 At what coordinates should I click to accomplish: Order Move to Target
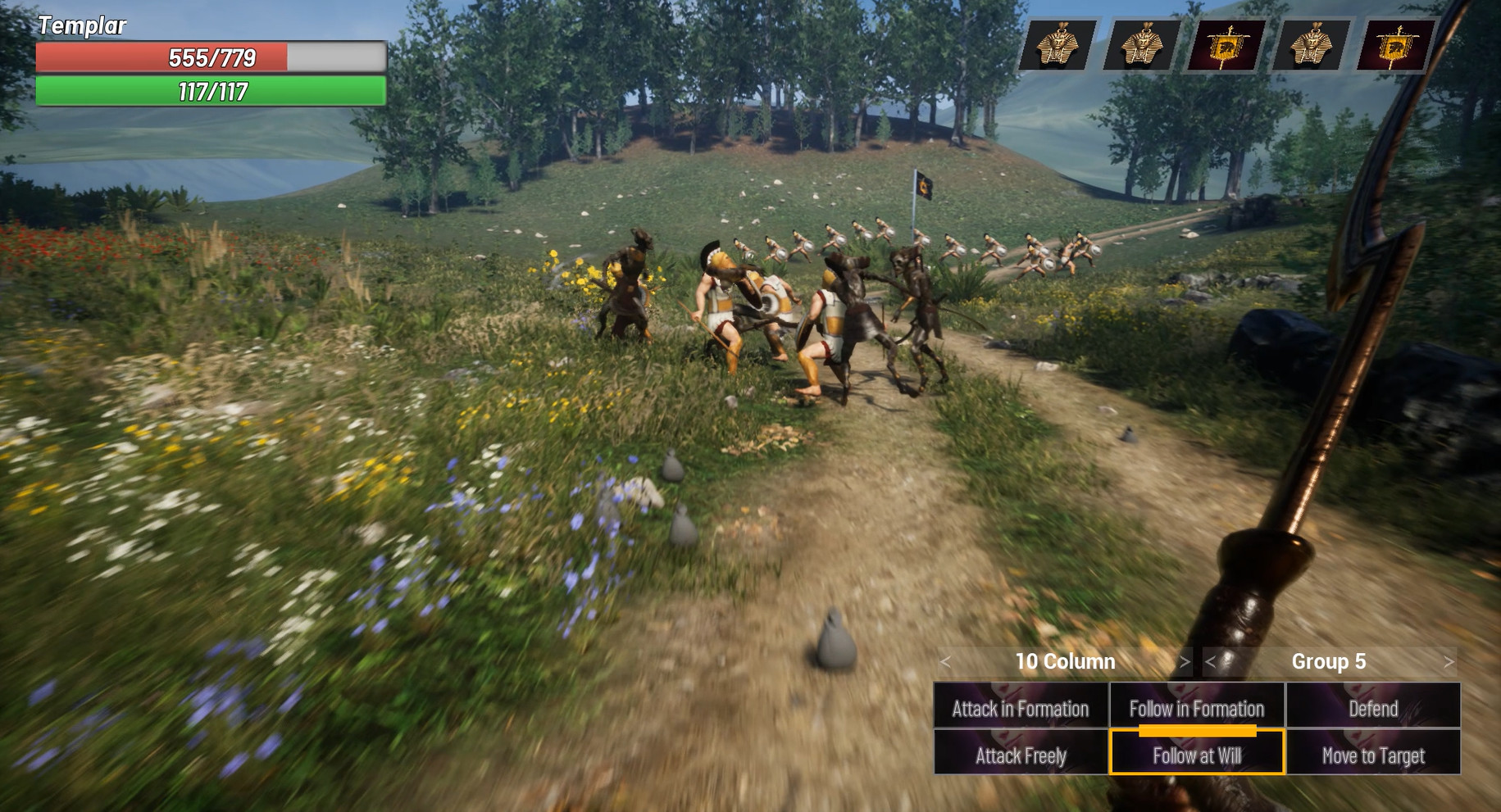(x=1372, y=755)
